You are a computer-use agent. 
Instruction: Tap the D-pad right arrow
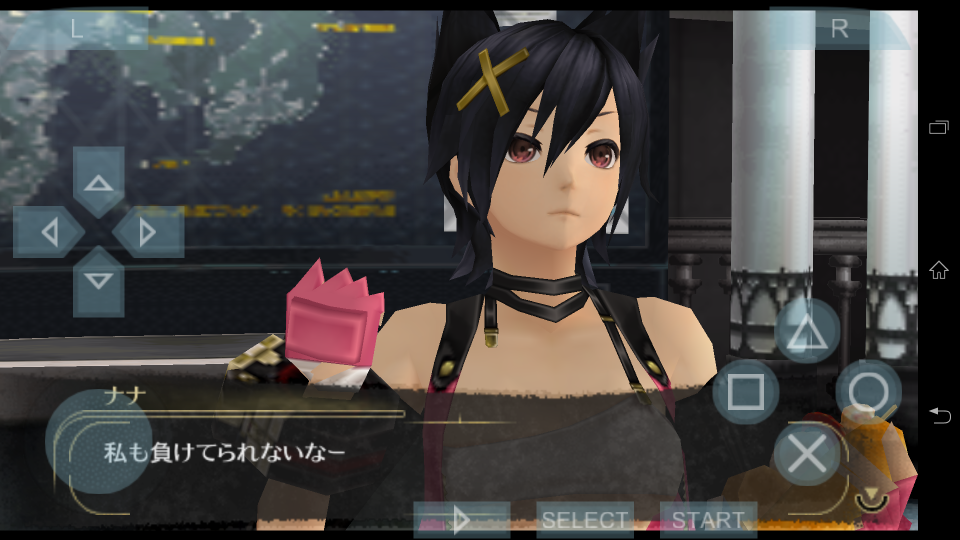click(148, 232)
